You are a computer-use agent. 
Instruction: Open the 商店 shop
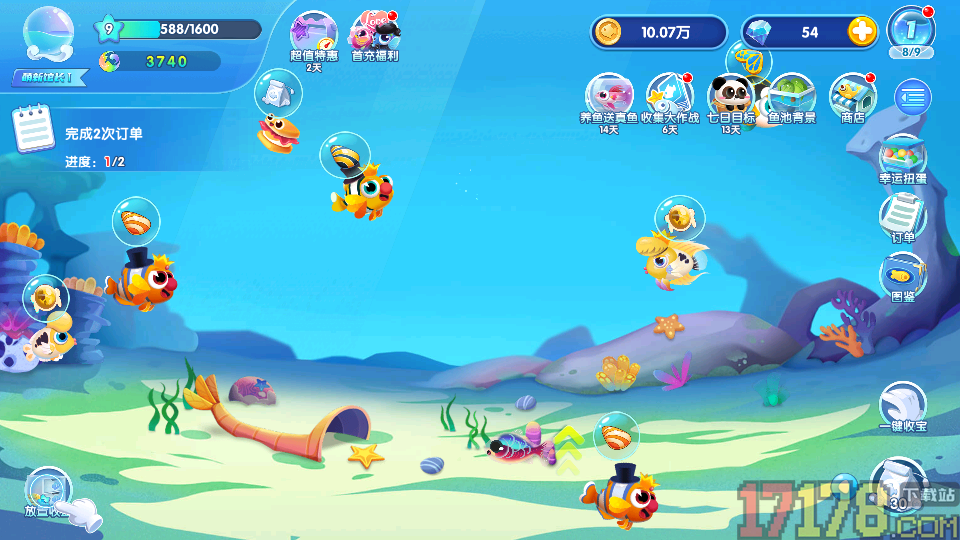pyautogui.click(x=852, y=97)
